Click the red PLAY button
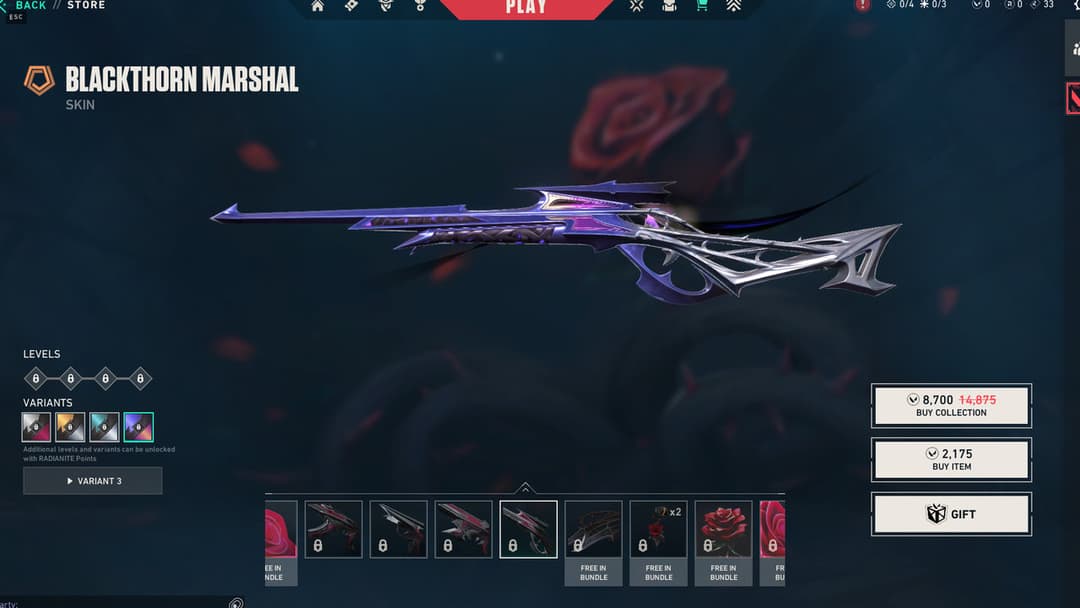This screenshot has height=608, width=1080. tap(526, 8)
